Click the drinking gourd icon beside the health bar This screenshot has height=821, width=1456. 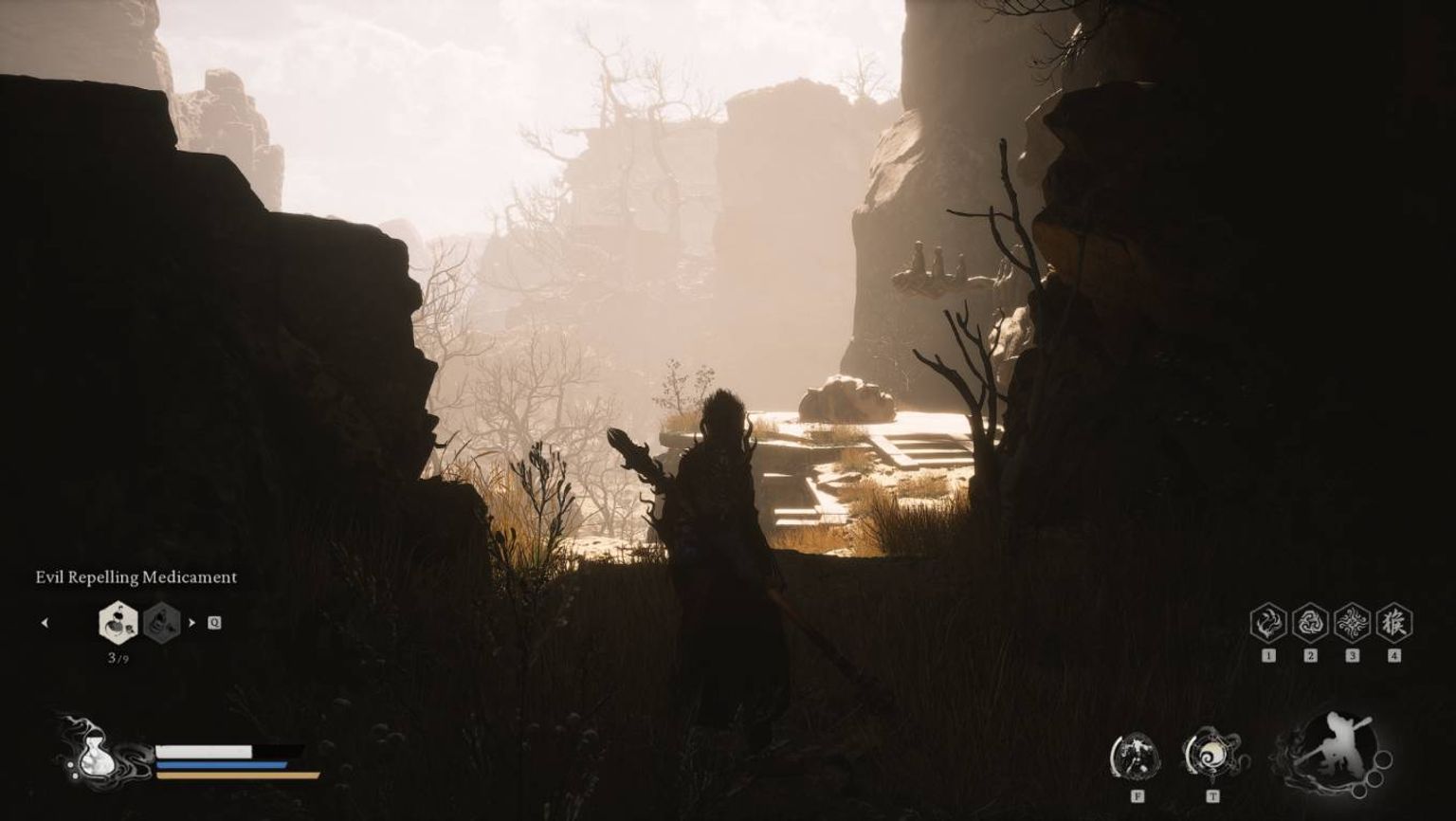coord(97,756)
